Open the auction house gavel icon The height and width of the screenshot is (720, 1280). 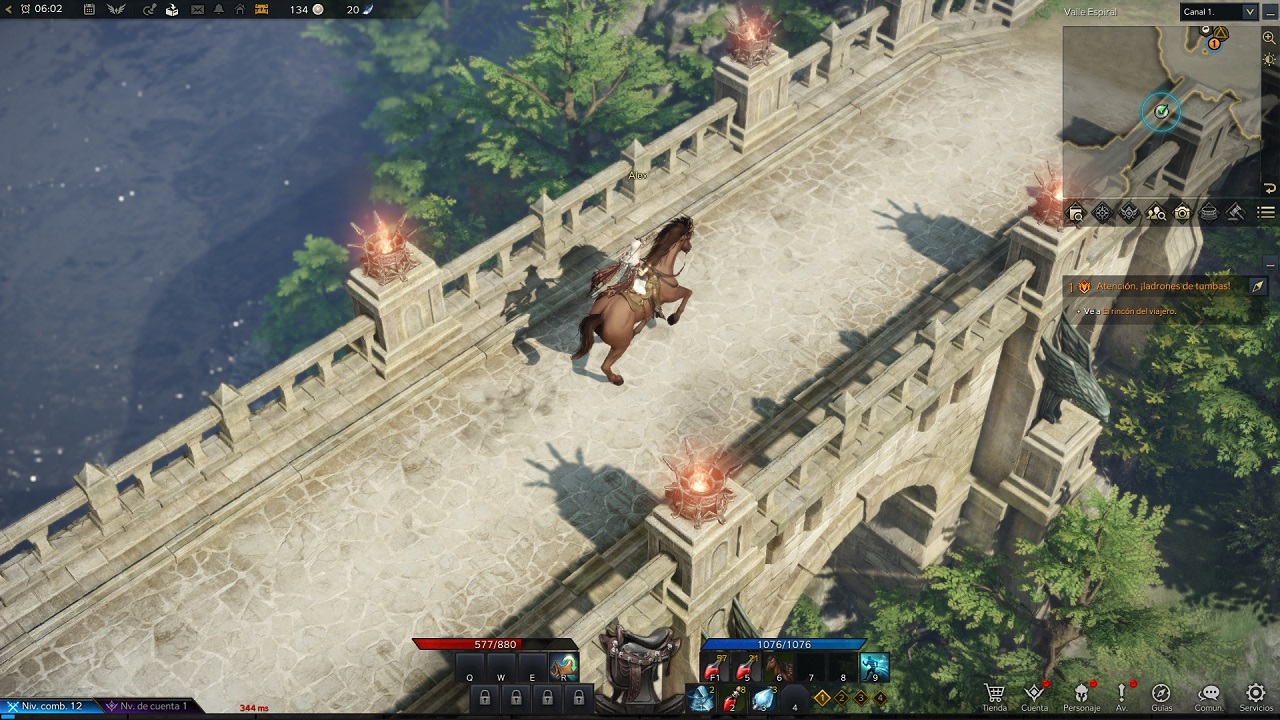(1235, 212)
